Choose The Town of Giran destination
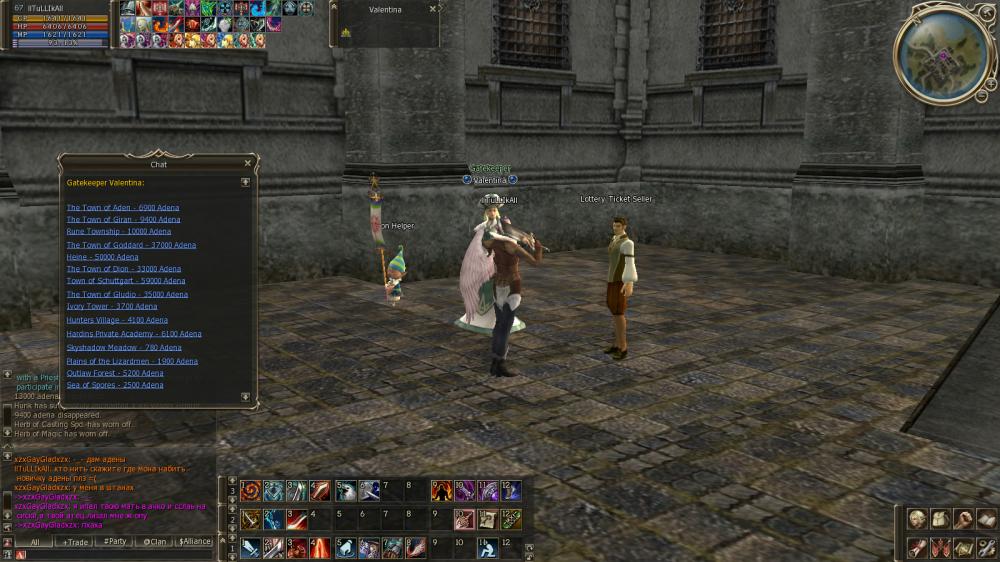This screenshot has width=1000, height=562. [x=123, y=220]
